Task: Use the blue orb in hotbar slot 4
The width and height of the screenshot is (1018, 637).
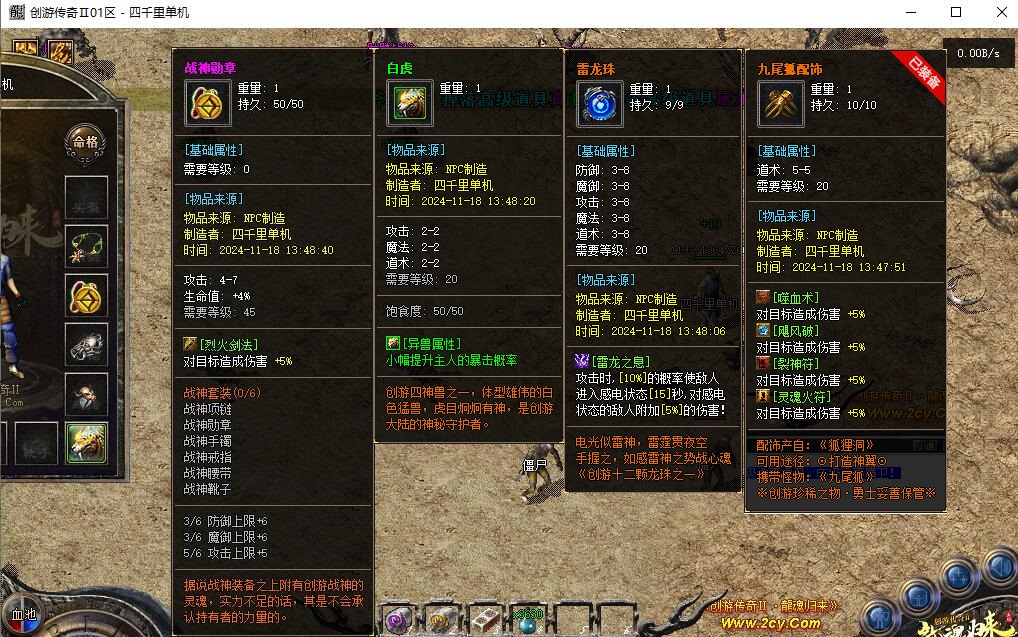Action: [528, 622]
